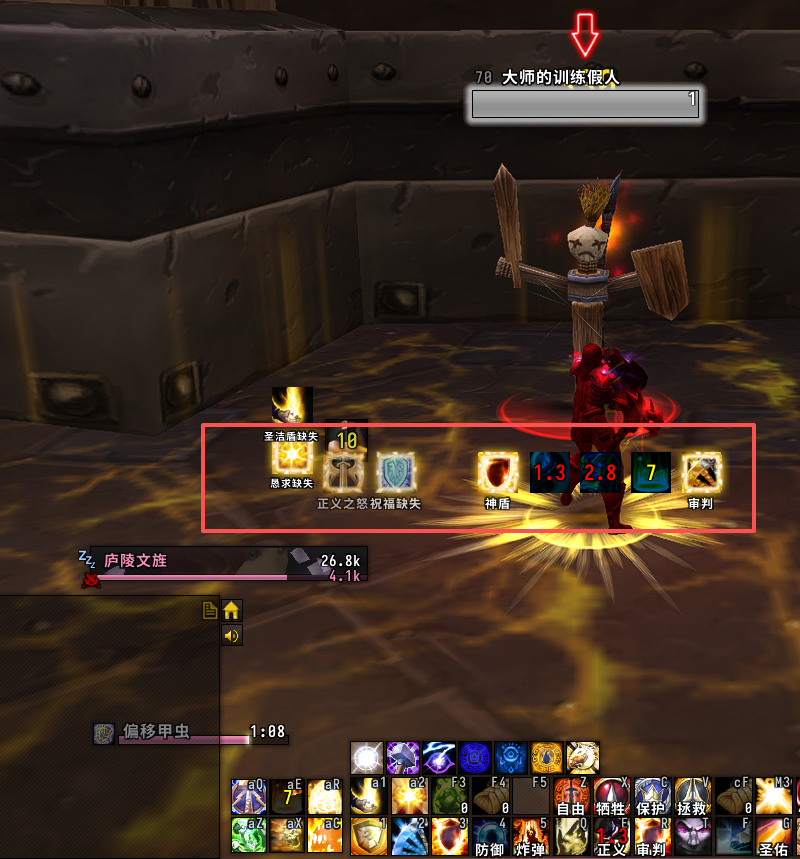The height and width of the screenshot is (859, 800).
Task: Select the 正义之怒 helmet reminder icon
Action: [345, 469]
